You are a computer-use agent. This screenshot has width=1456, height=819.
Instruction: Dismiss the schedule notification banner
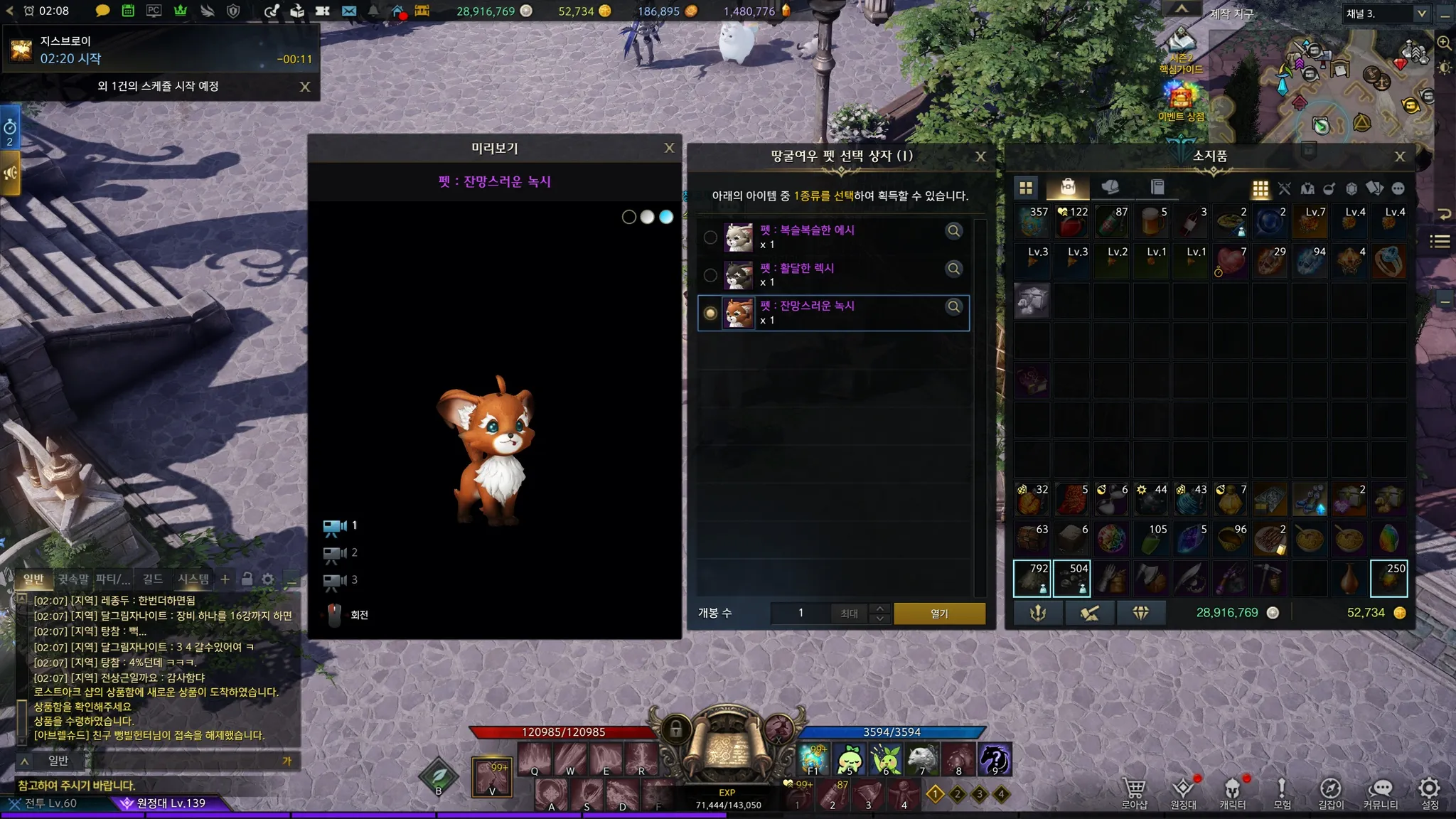click(305, 87)
